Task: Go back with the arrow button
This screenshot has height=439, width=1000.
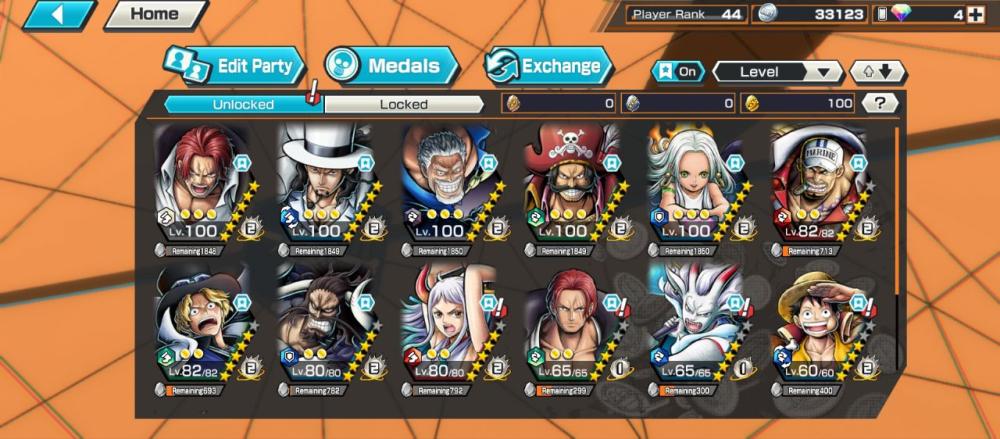Action: tap(58, 14)
